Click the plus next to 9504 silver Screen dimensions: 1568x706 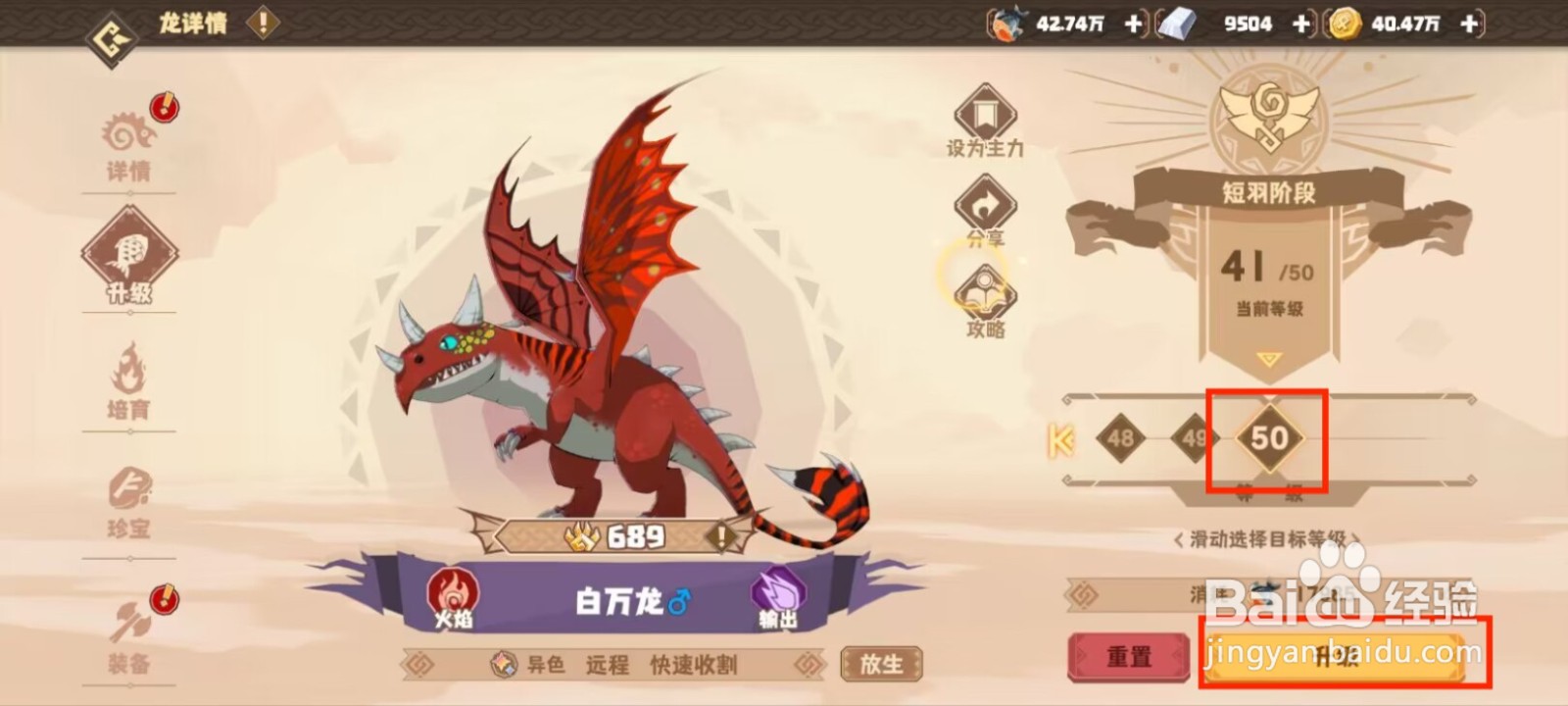coord(1301,25)
